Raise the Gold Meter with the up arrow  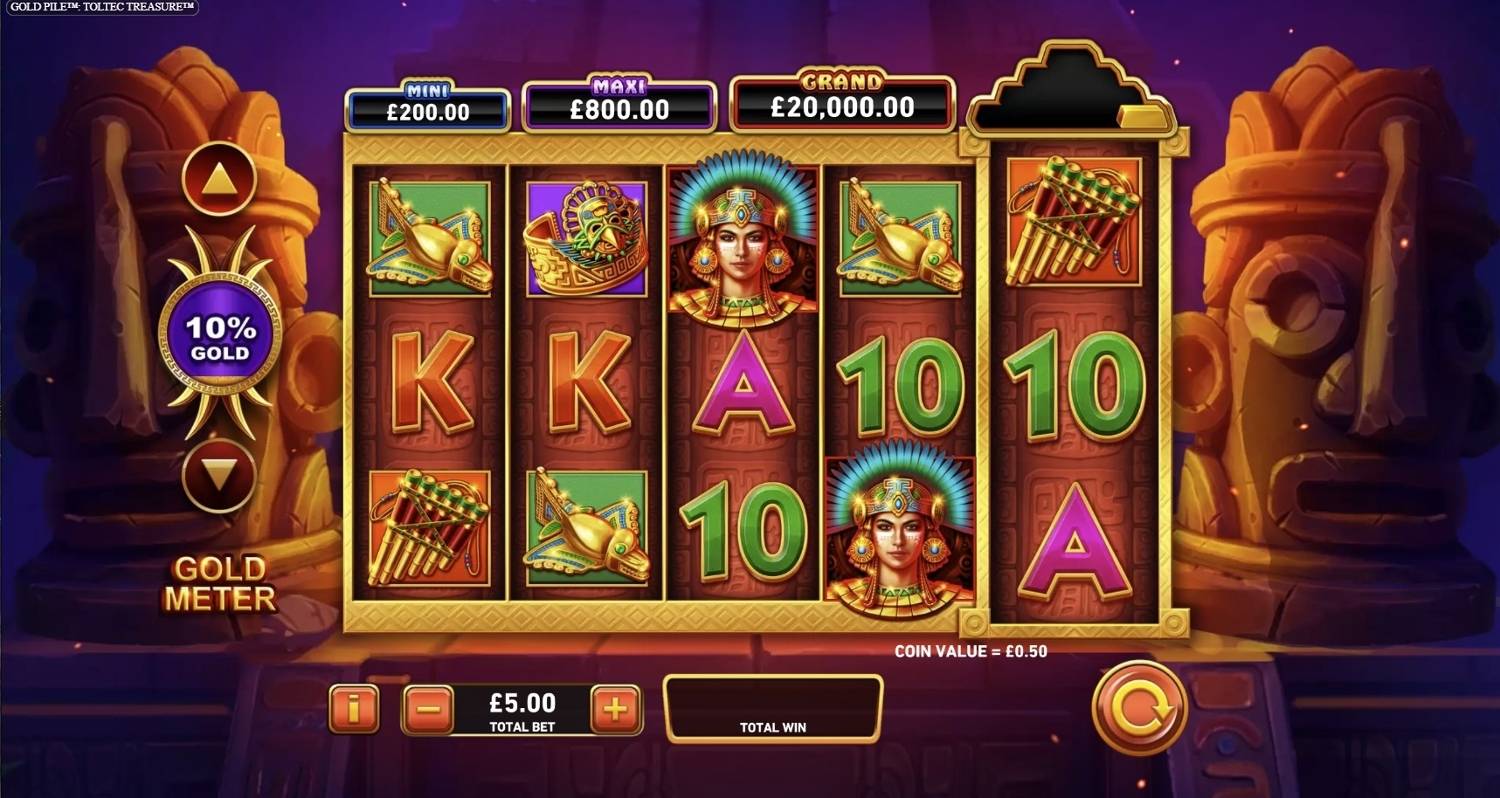click(x=219, y=180)
